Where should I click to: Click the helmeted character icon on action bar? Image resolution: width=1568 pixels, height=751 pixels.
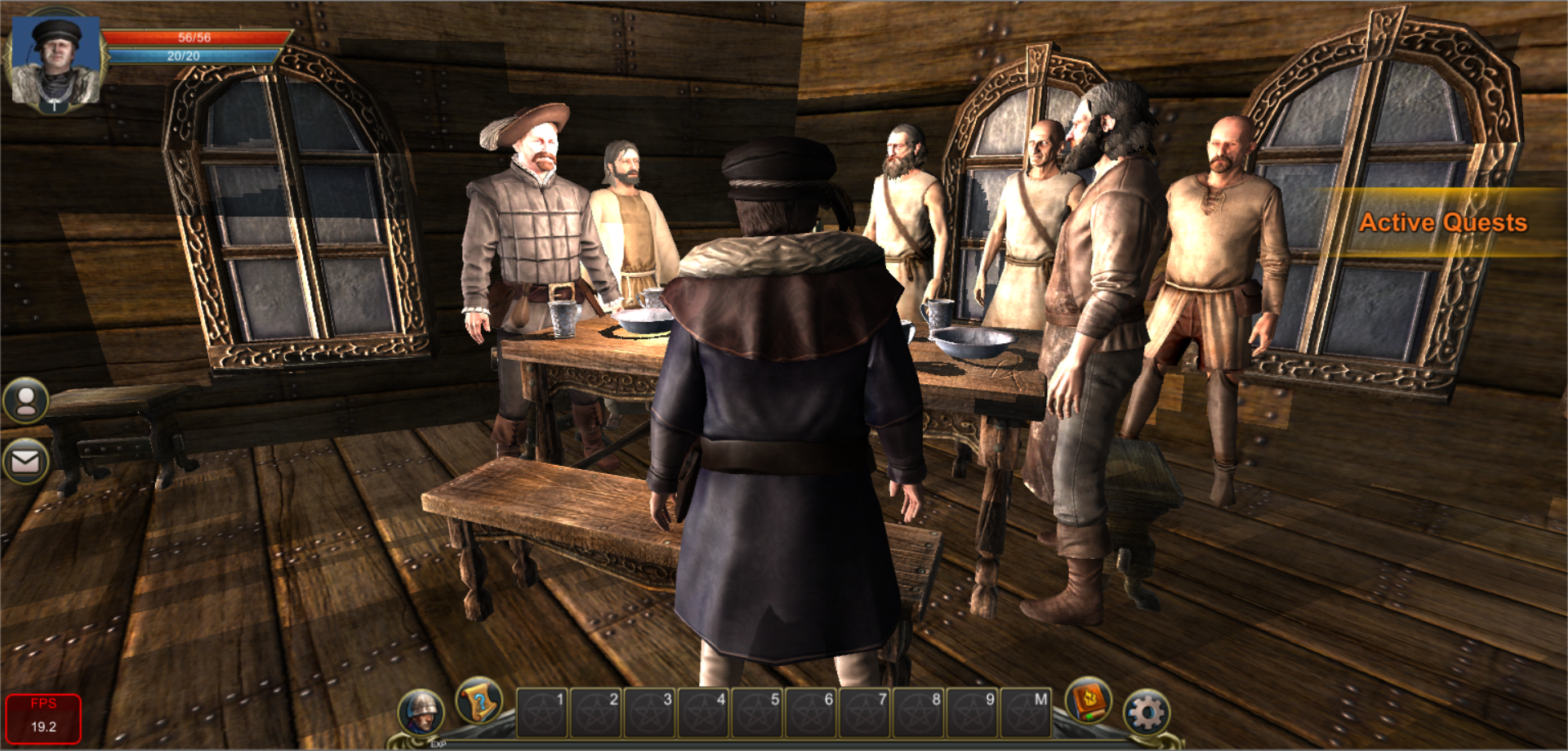[x=421, y=713]
